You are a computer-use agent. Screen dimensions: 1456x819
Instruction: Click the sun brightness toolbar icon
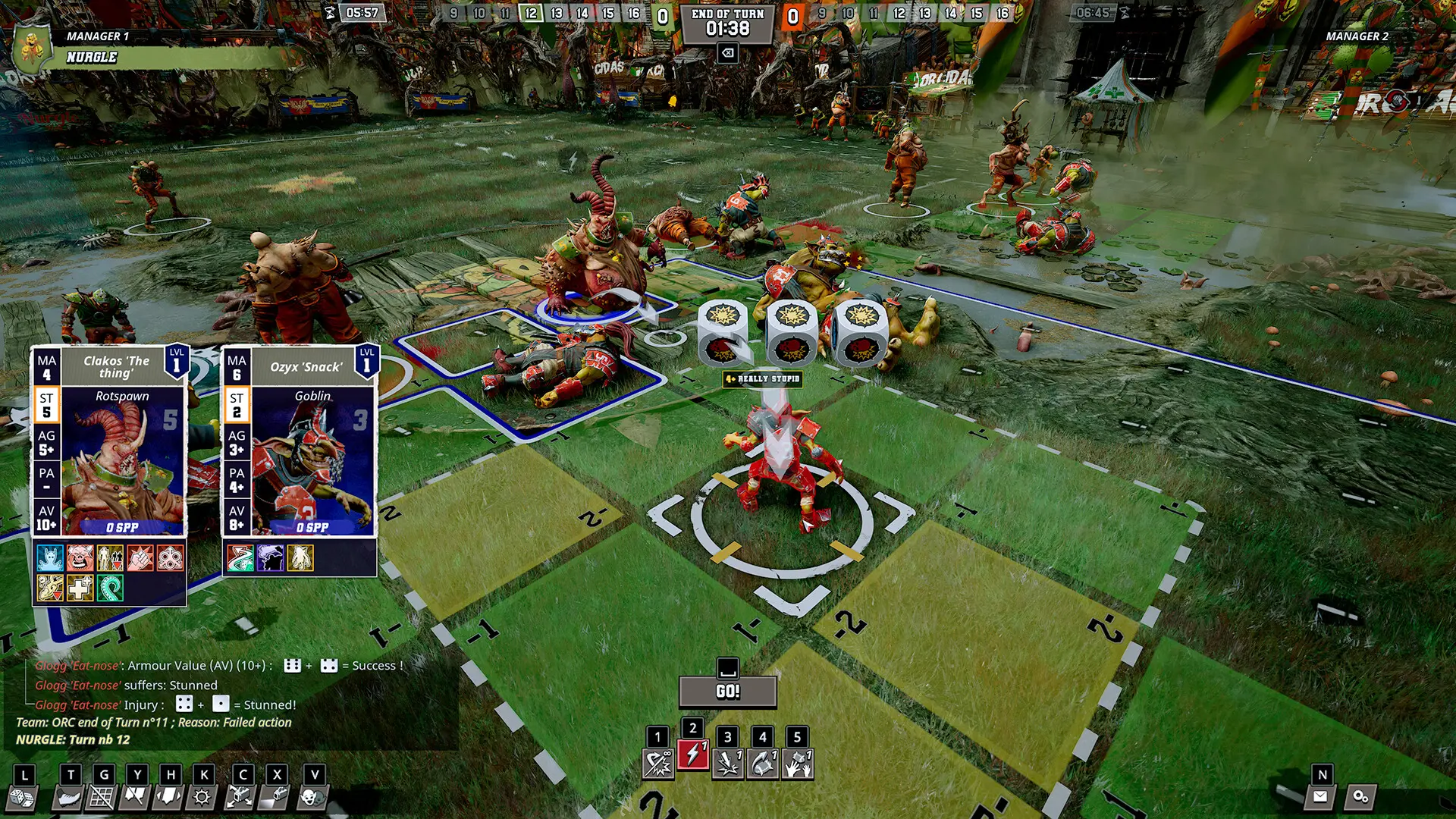coord(202,798)
